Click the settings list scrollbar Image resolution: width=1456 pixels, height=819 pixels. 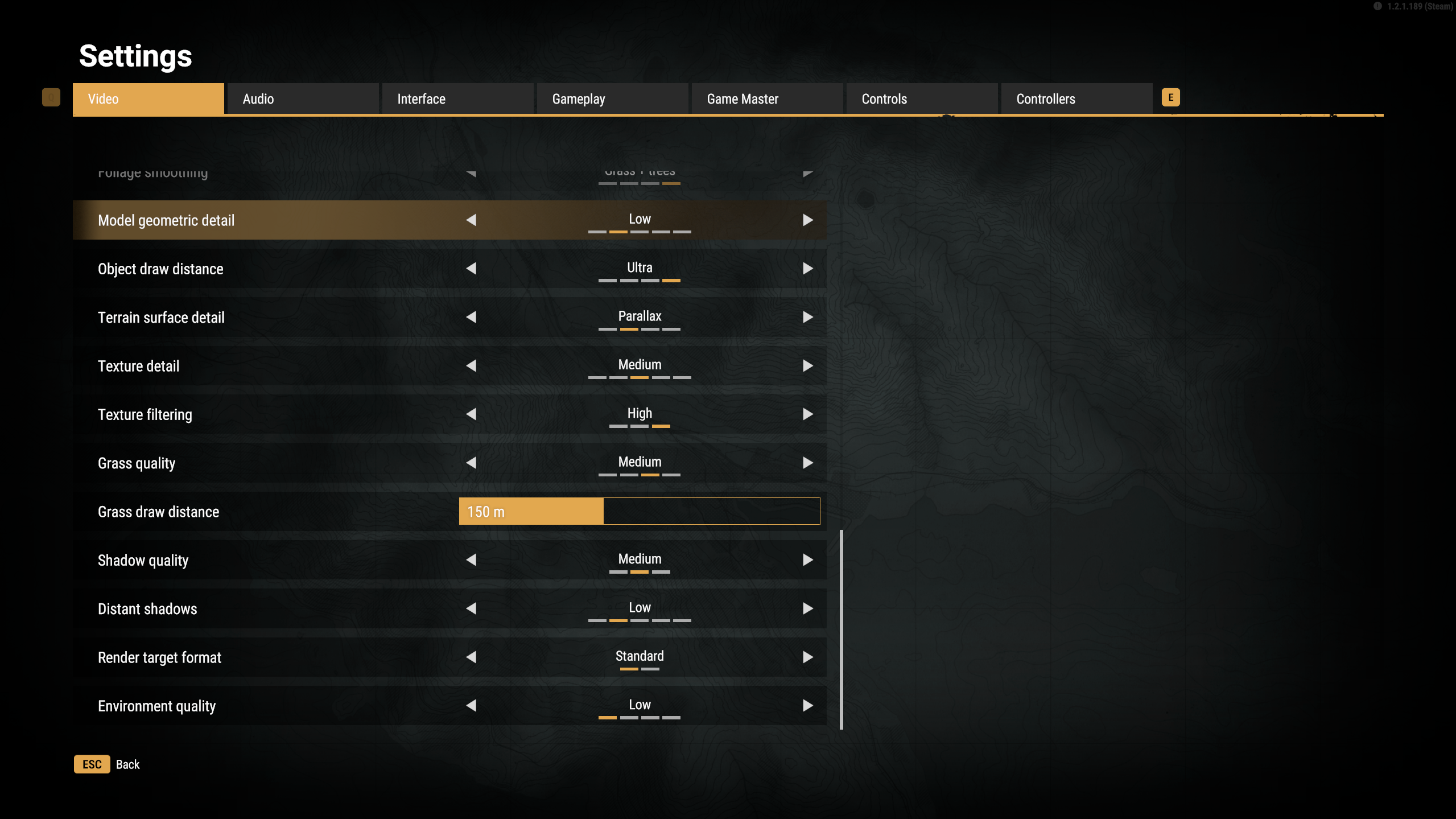pyautogui.click(x=841, y=629)
